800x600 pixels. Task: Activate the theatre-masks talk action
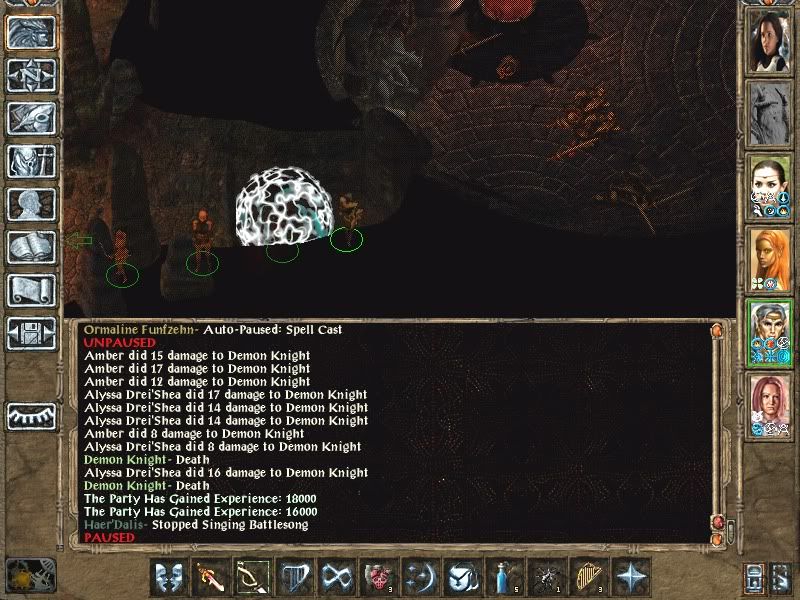point(169,577)
